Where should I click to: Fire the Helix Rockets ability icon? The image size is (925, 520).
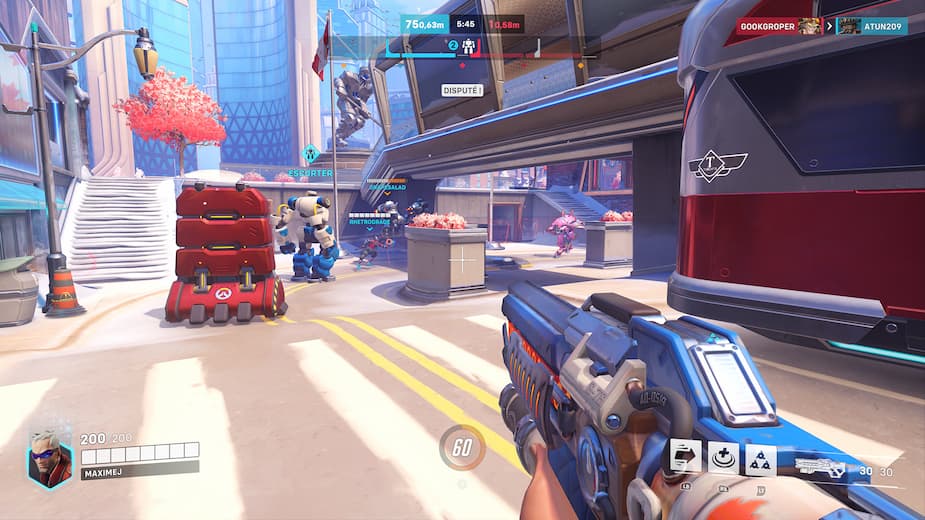click(760, 459)
